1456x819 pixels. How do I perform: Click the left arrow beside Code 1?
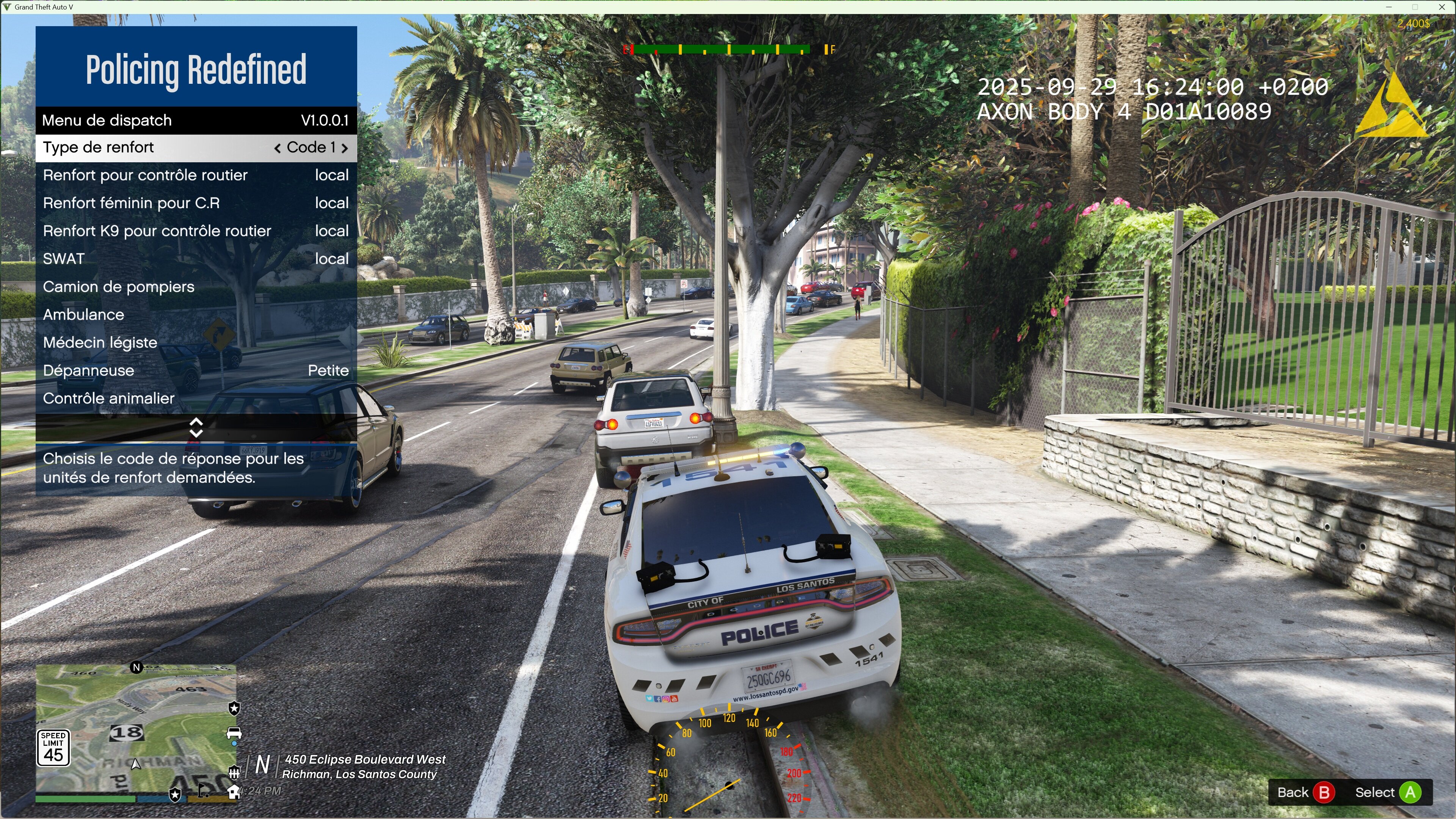(277, 148)
